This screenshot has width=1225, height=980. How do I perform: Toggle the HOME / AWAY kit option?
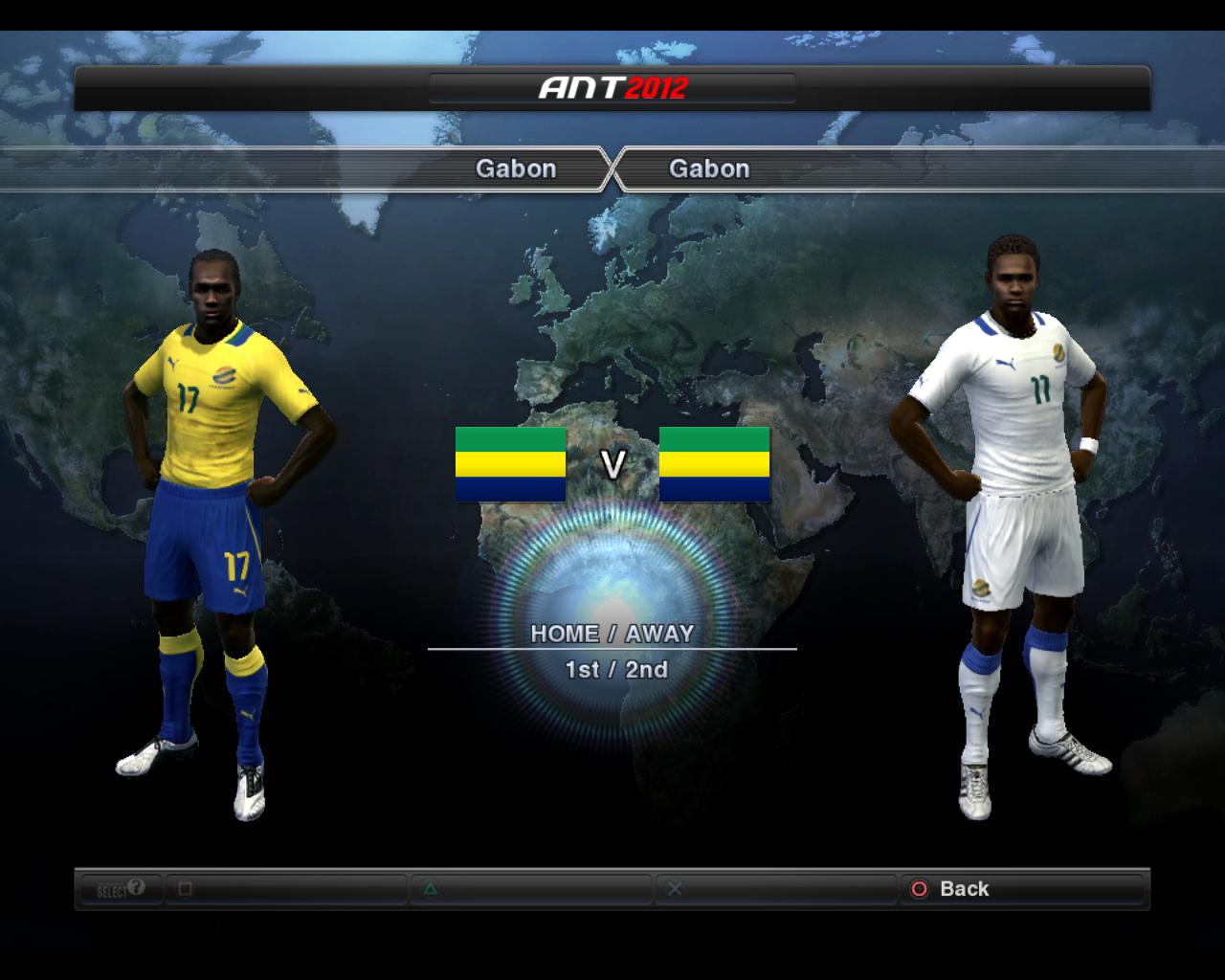click(x=613, y=634)
